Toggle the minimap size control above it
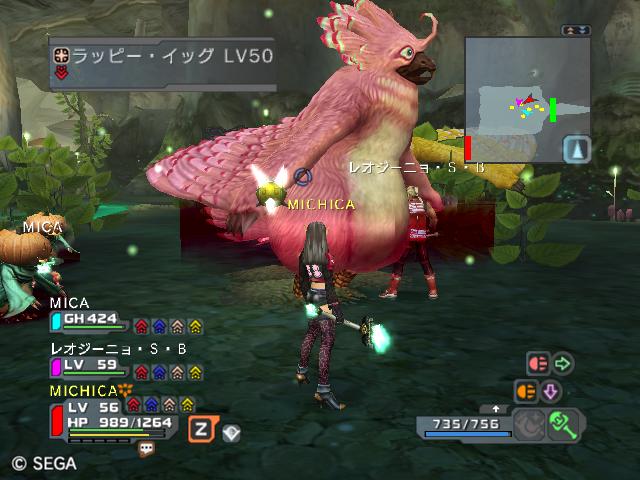The height and width of the screenshot is (480, 640). point(576,31)
